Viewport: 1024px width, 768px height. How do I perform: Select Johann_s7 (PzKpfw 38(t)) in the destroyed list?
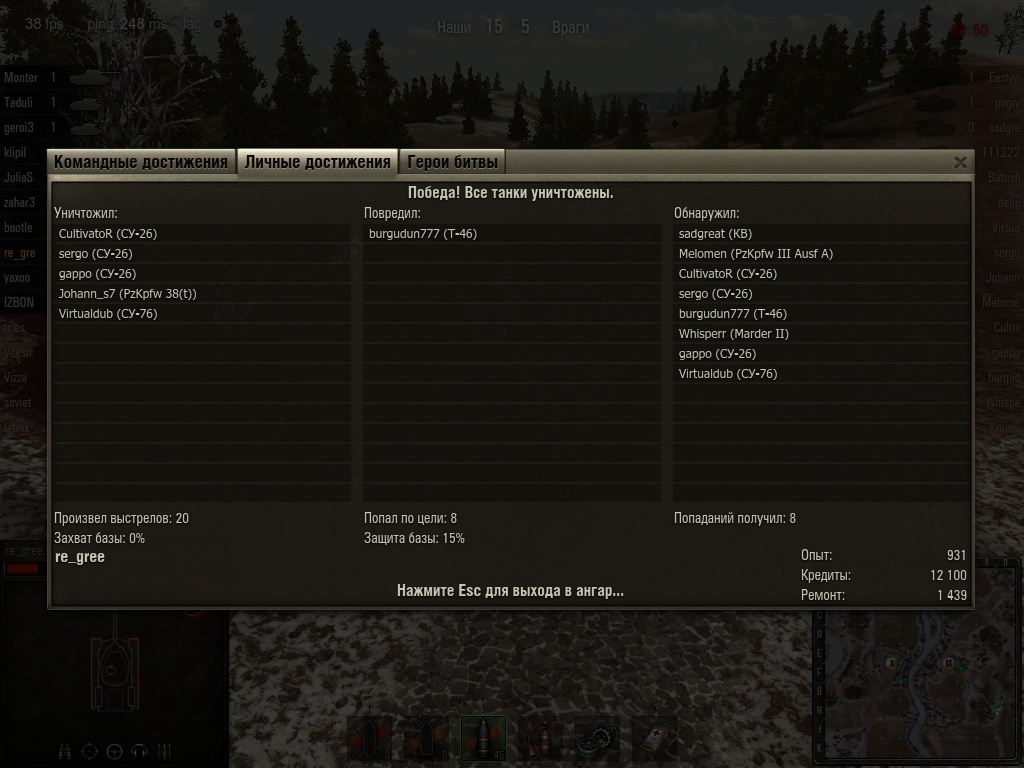[x=128, y=294]
